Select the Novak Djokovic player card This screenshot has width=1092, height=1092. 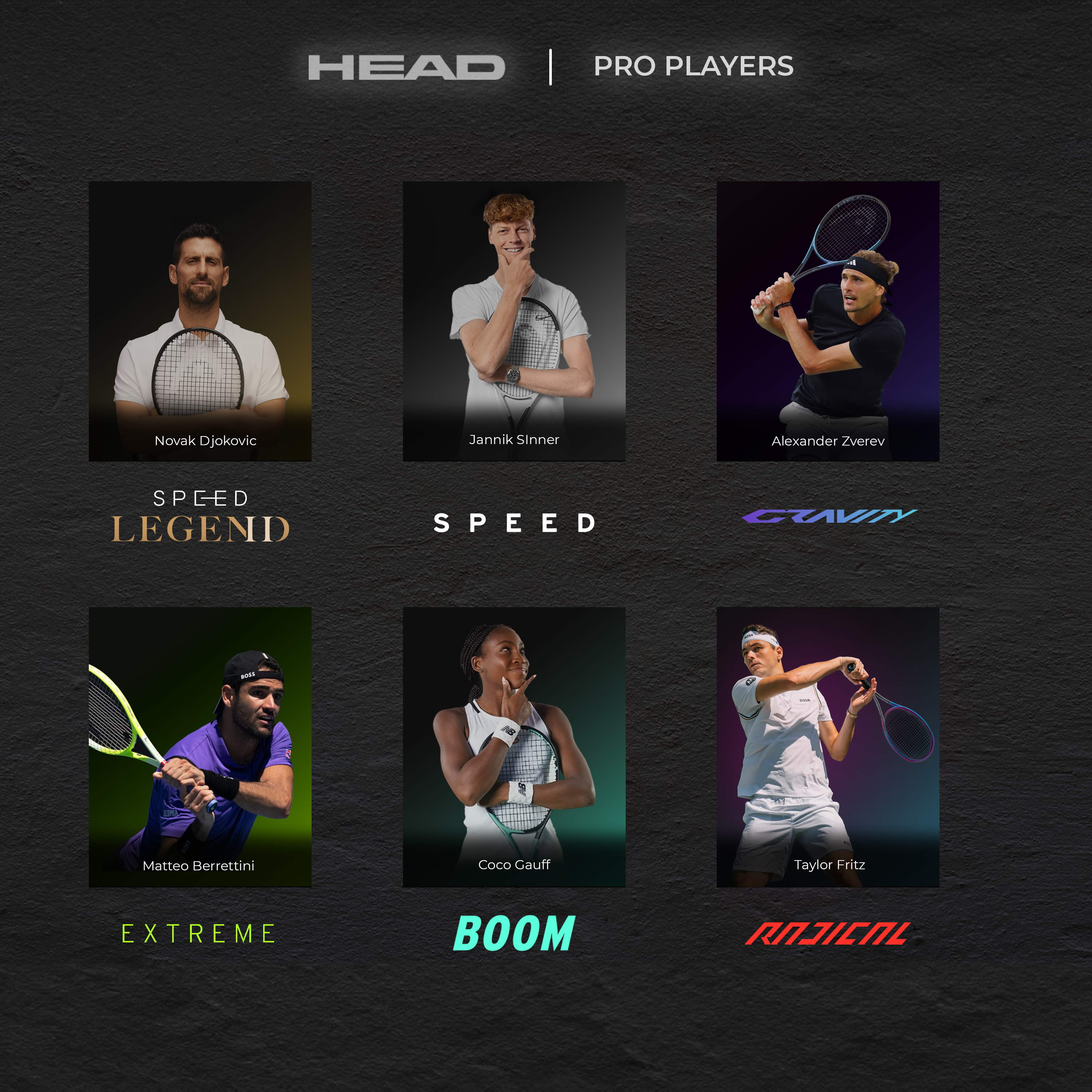pos(200,321)
